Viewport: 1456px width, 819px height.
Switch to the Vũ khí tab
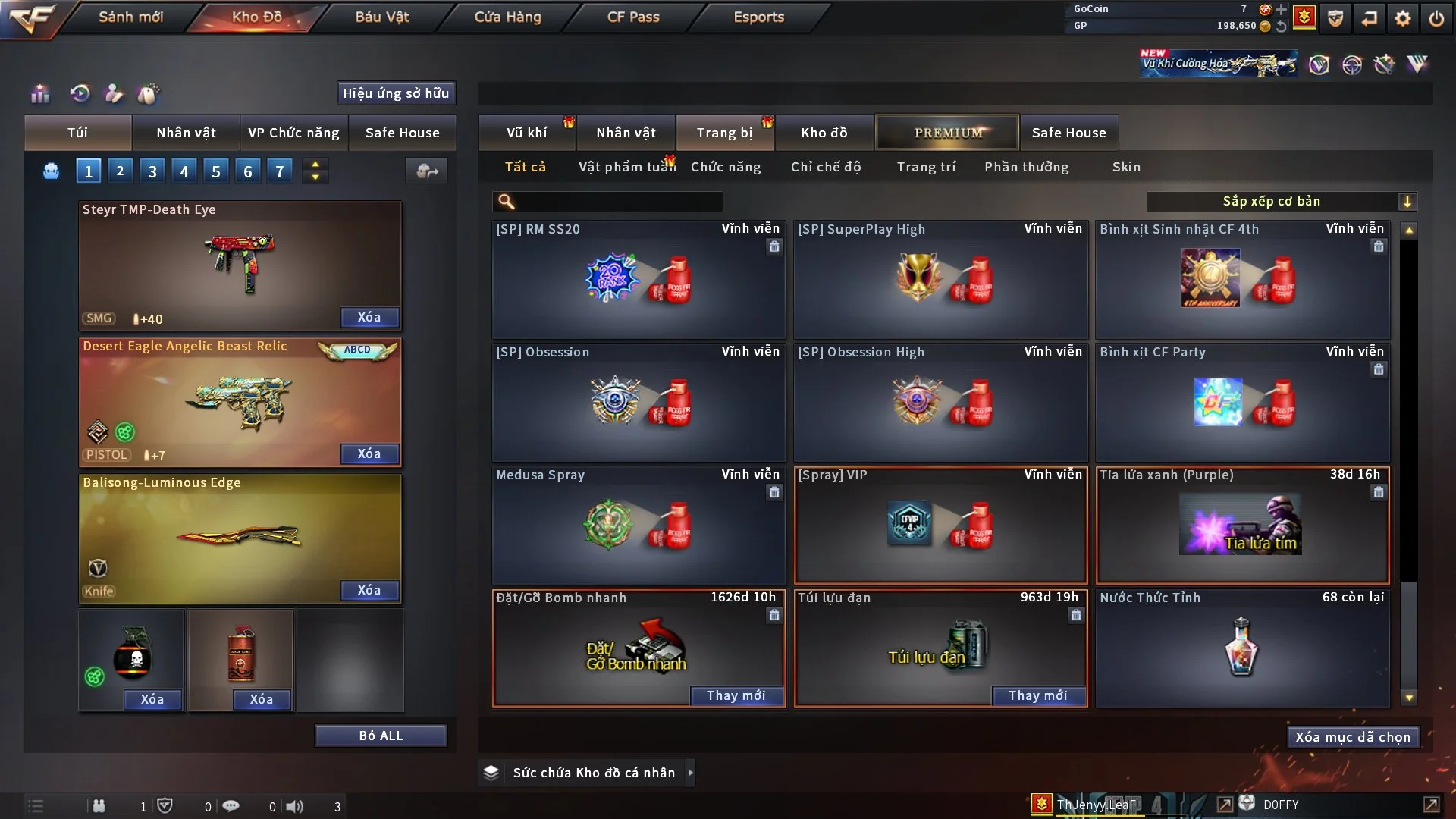tap(526, 133)
